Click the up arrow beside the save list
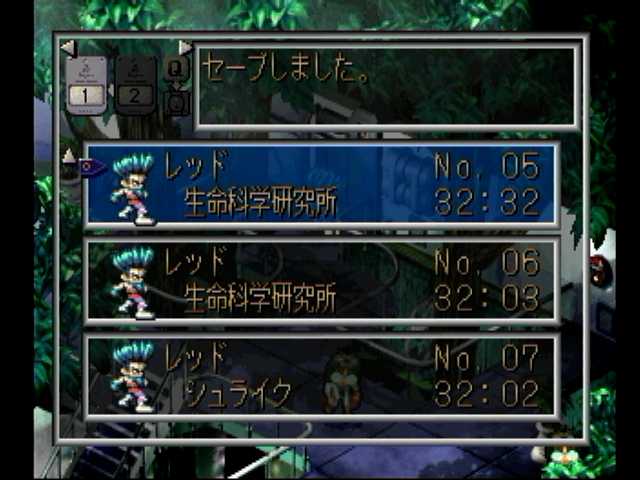Screen dimensions: 640x480 [x=69, y=155]
